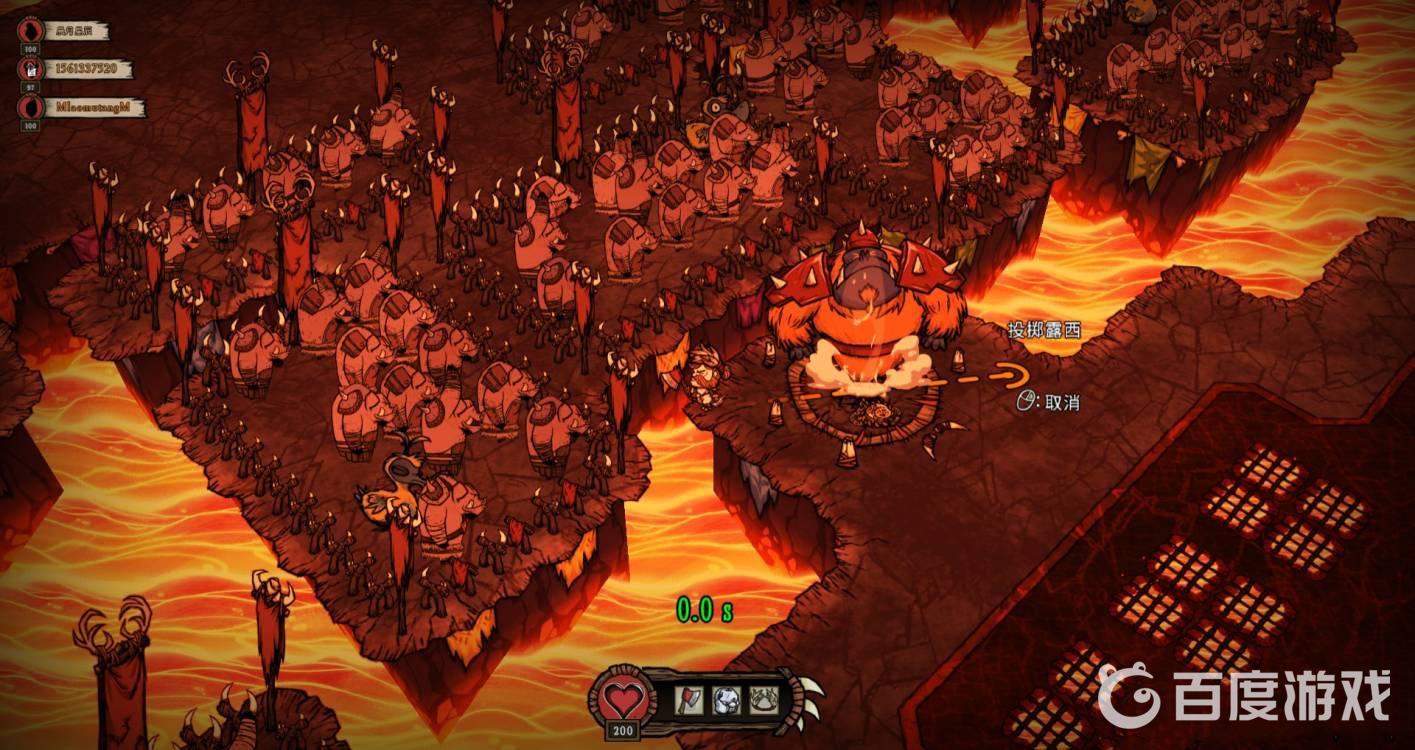Choose the white stone armor slot
Viewport: 1415px width, 750px height.
(727, 699)
